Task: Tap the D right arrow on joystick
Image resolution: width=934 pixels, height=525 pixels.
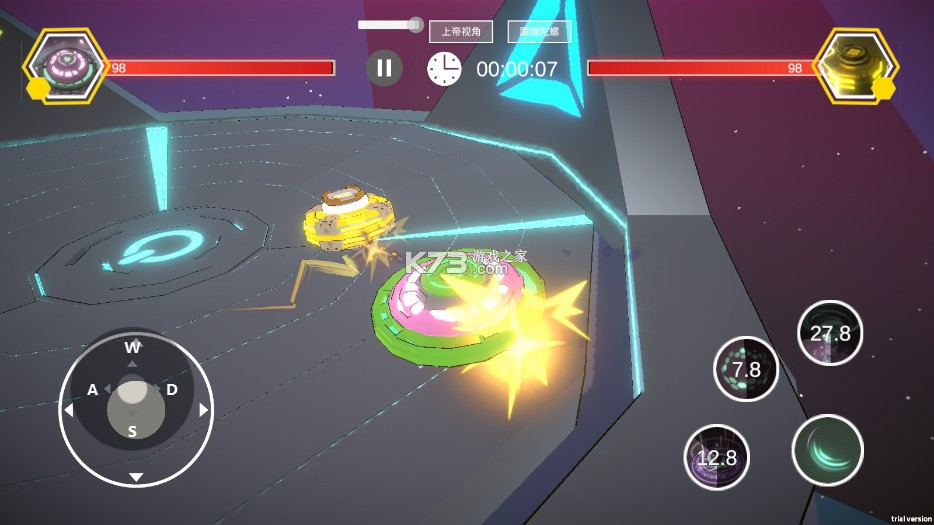Action: coord(203,410)
